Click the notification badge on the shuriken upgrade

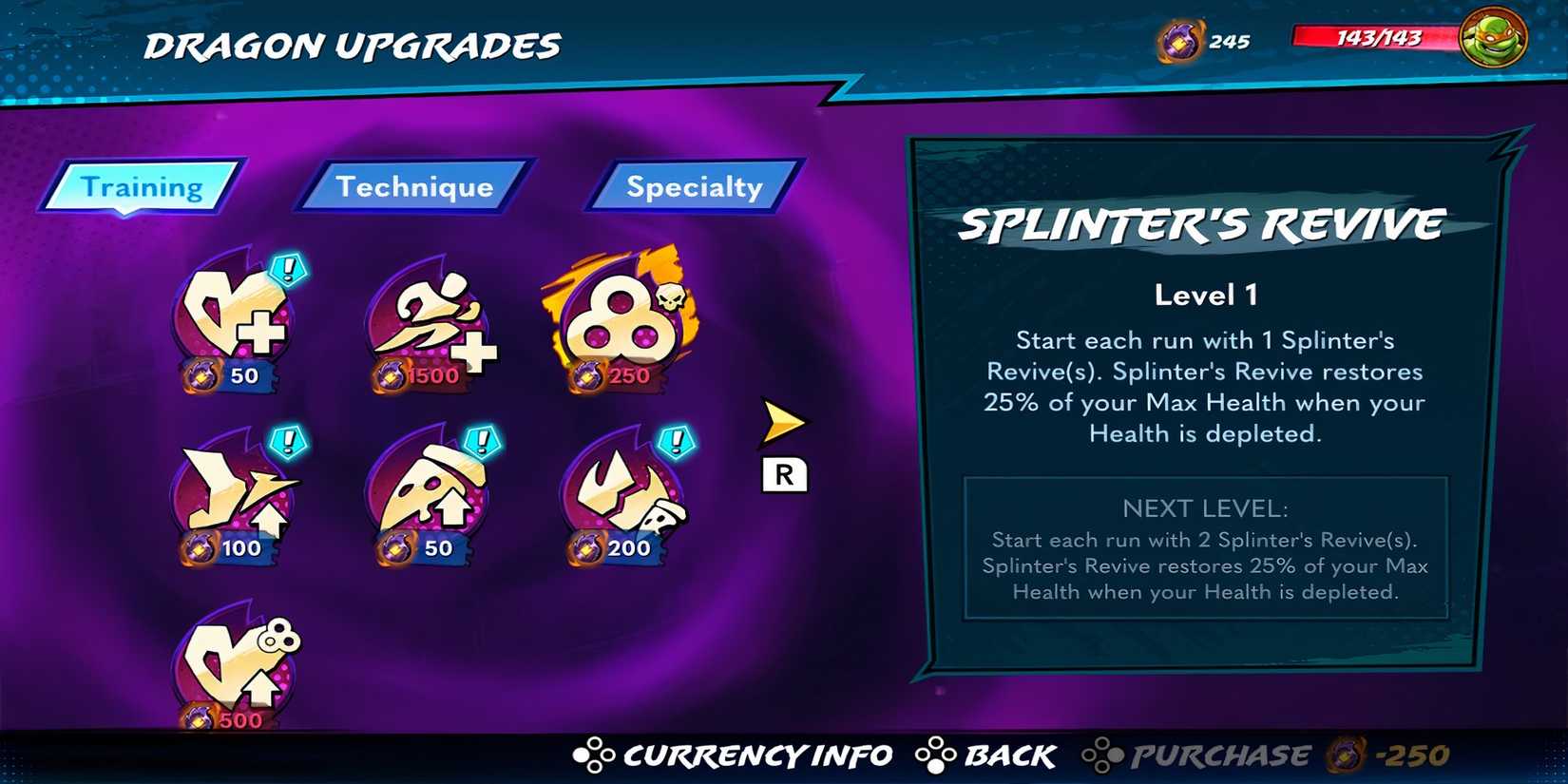coord(288,439)
